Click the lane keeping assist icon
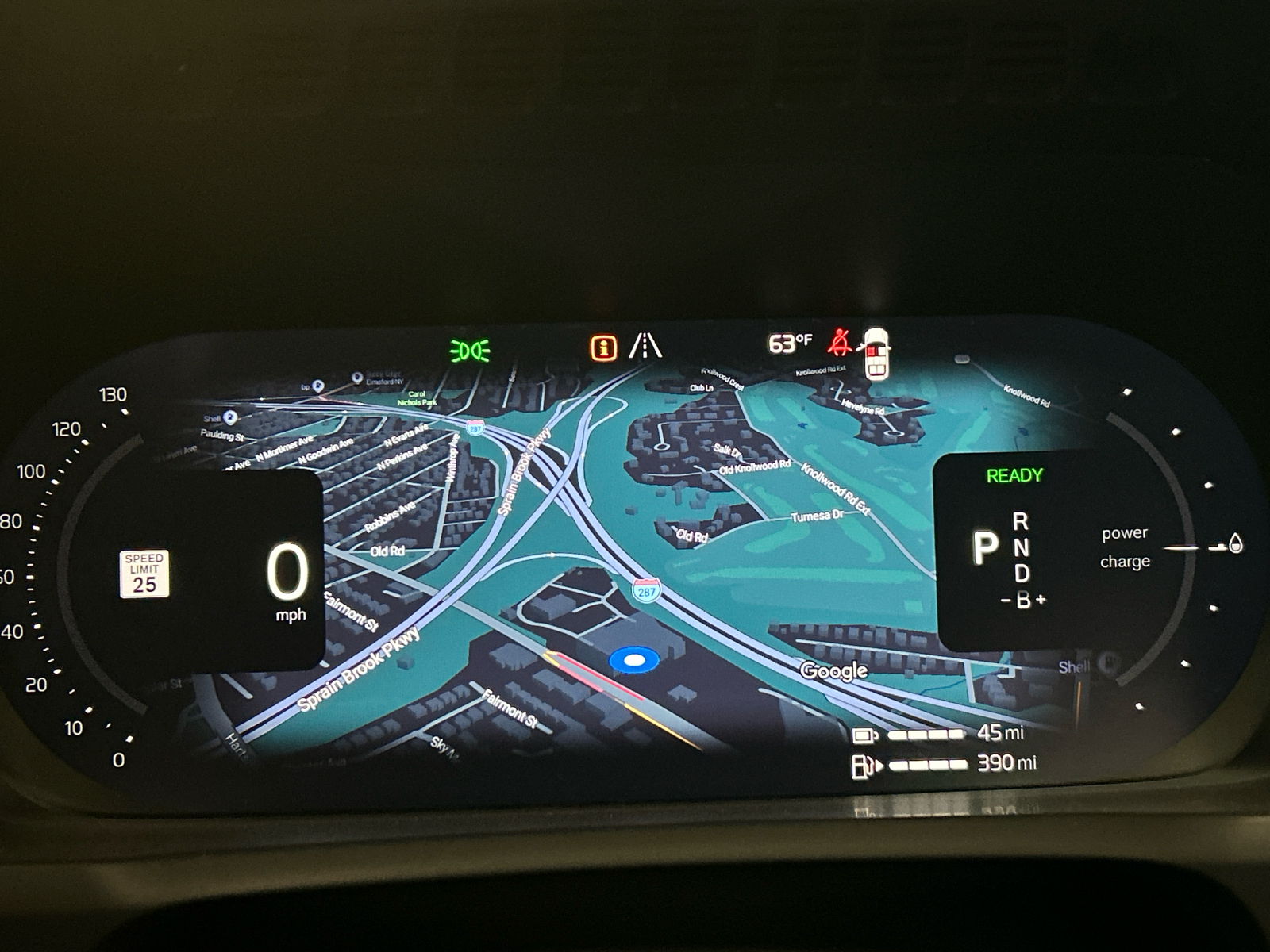This screenshot has width=1270, height=952. tap(647, 345)
